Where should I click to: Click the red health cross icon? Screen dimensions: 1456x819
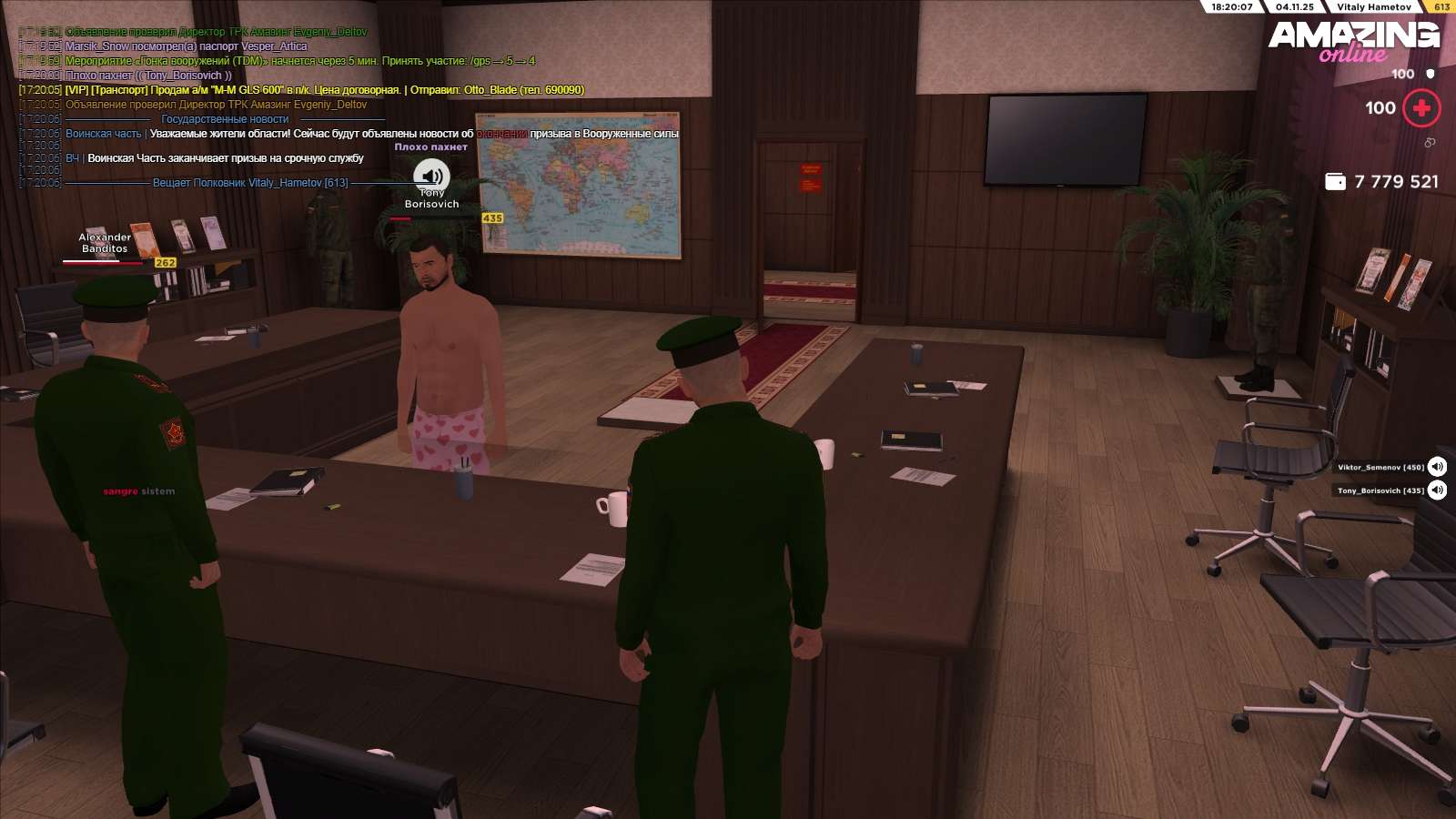(x=1421, y=108)
